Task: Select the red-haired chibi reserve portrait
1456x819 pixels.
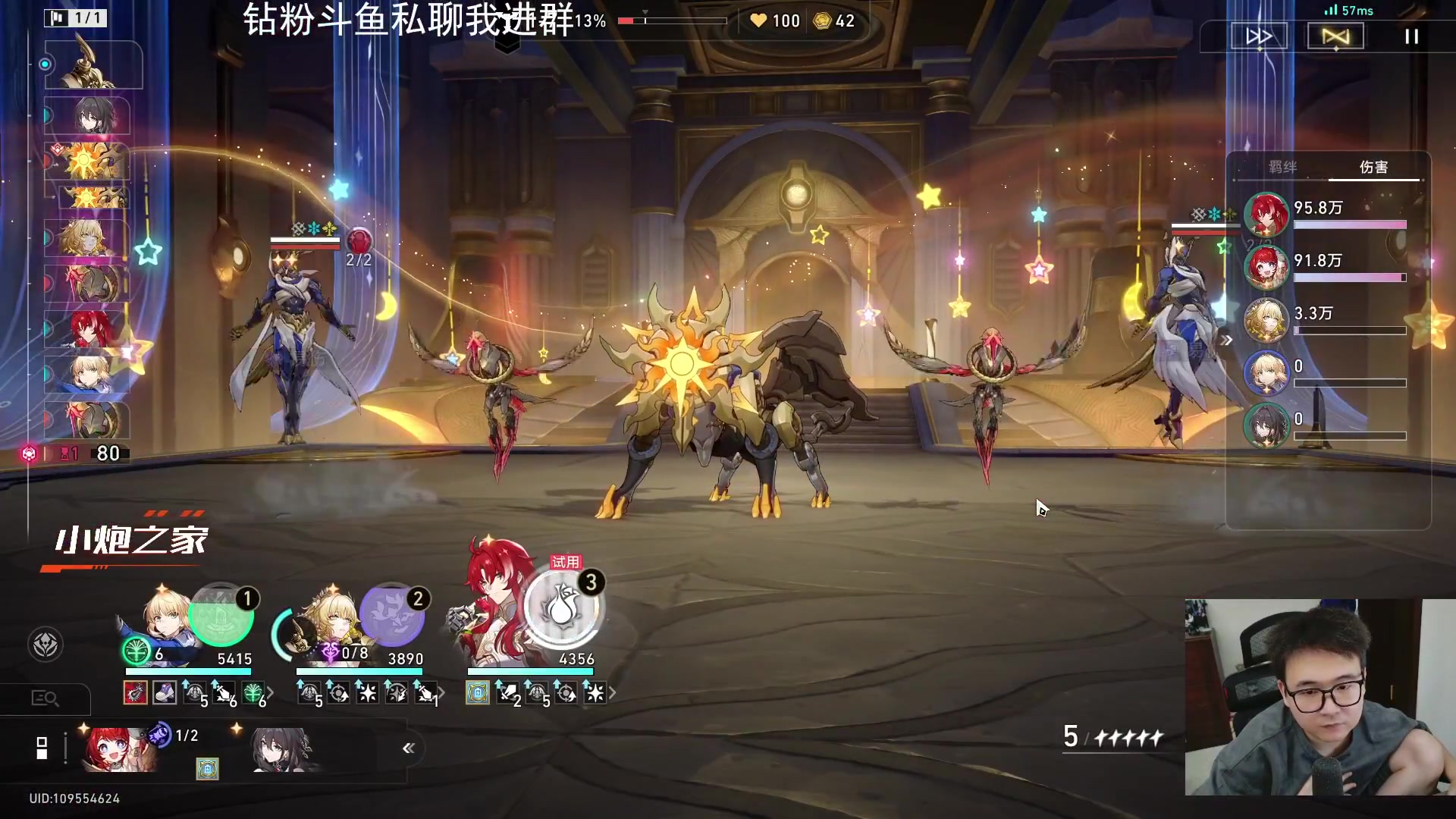Action: pos(120,749)
